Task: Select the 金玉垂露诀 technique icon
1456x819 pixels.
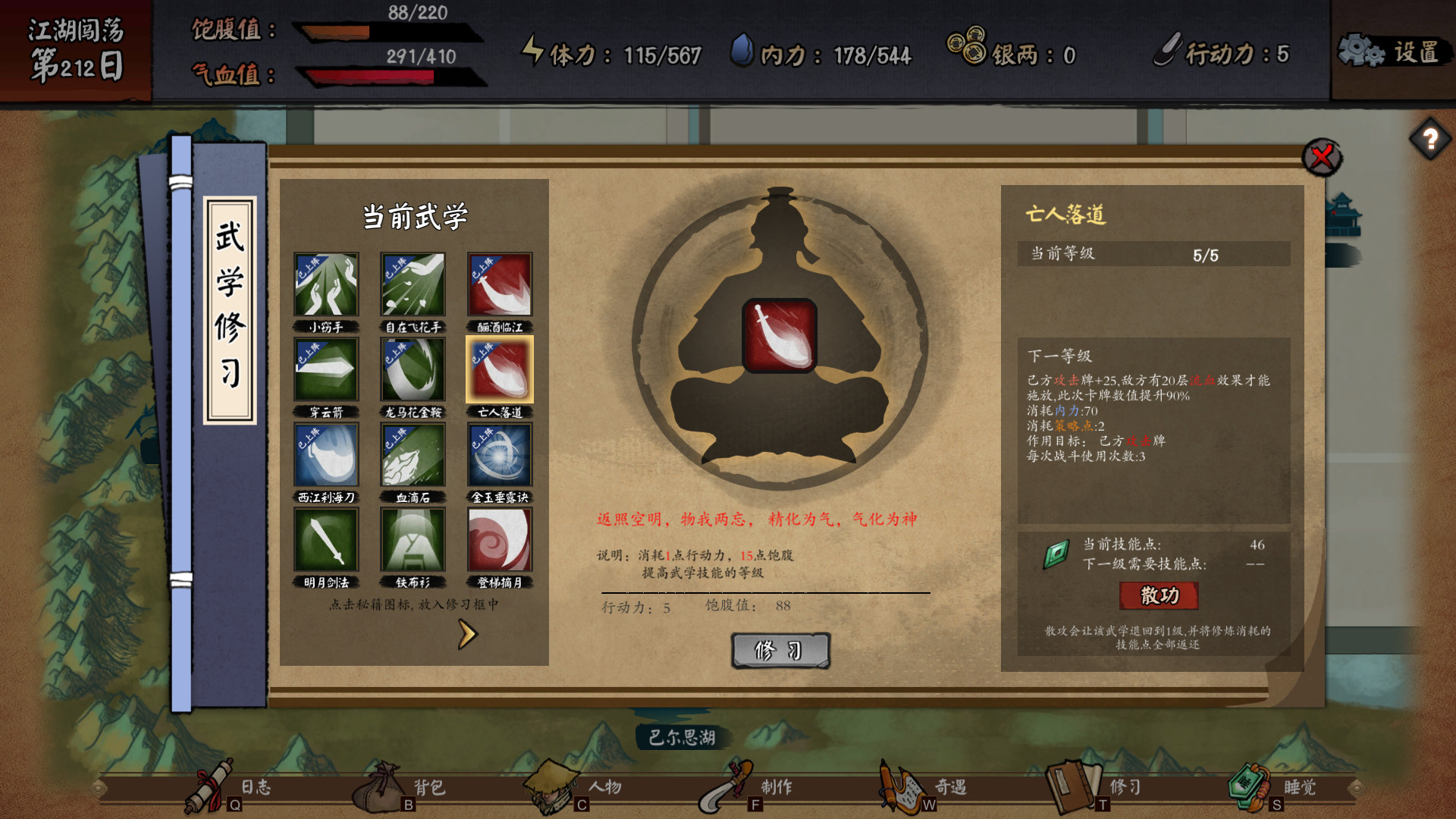Action: click(498, 454)
